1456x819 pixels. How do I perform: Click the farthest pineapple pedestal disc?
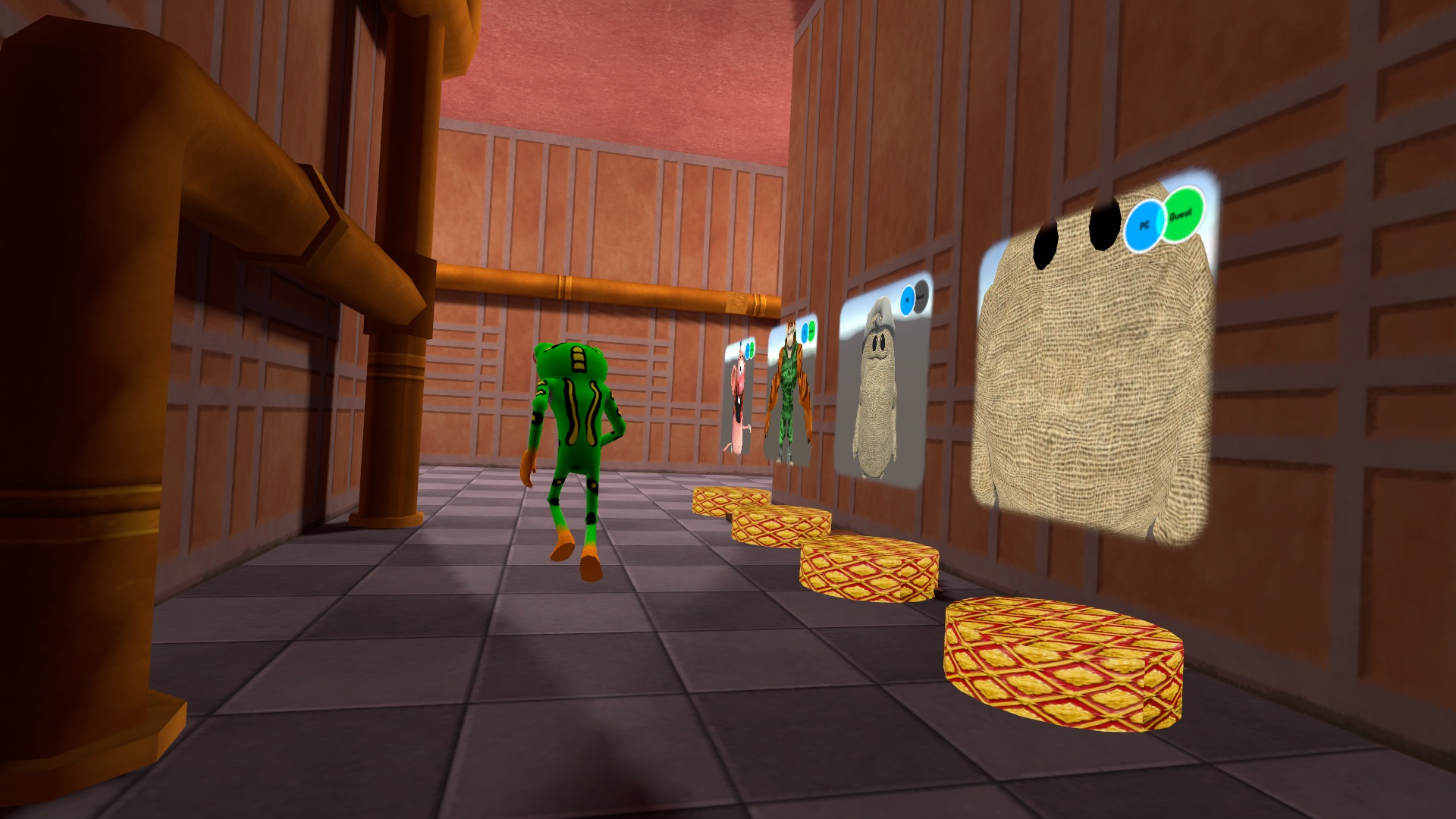click(x=724, y=500)
